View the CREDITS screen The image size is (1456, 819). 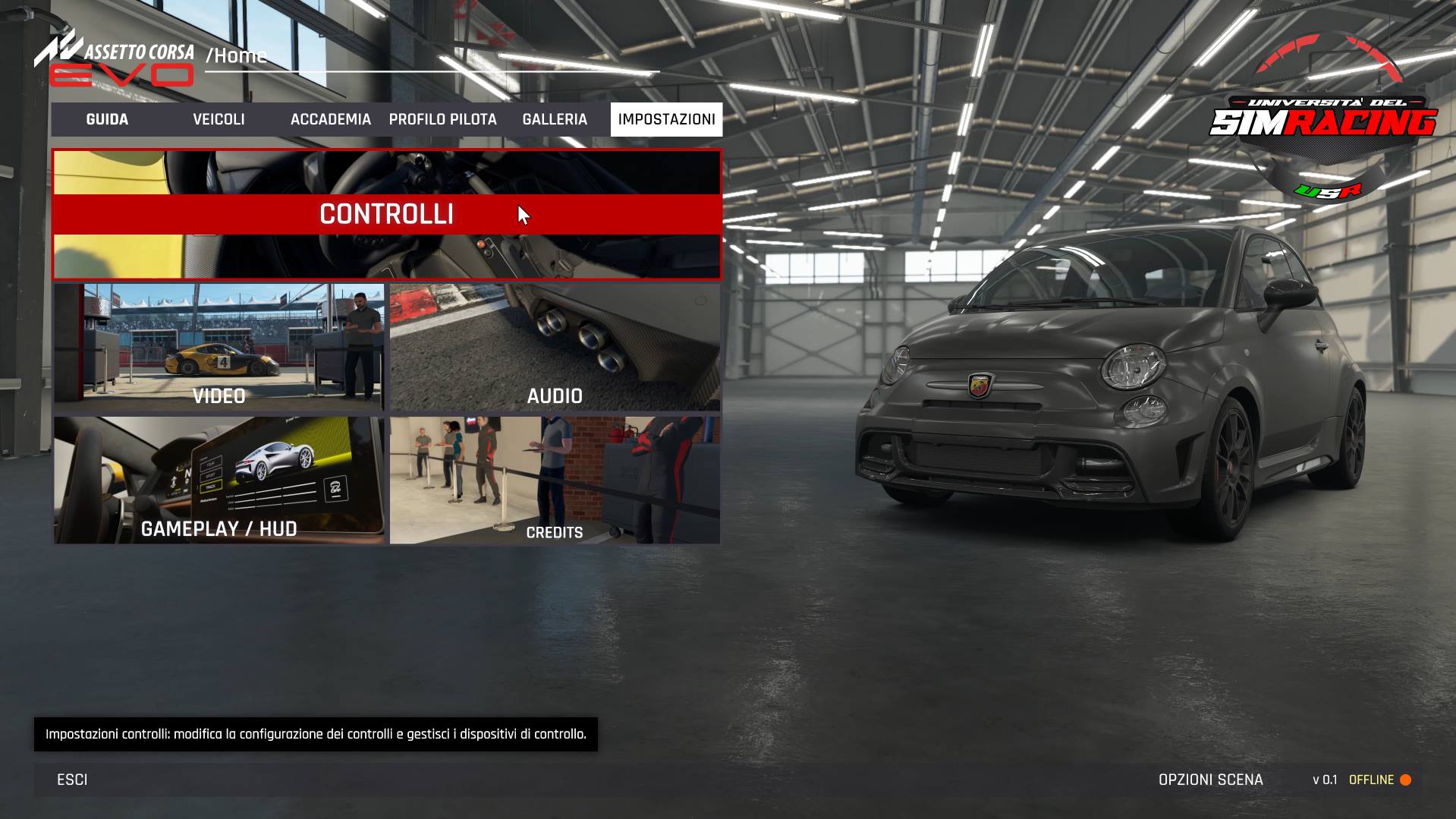555,480
